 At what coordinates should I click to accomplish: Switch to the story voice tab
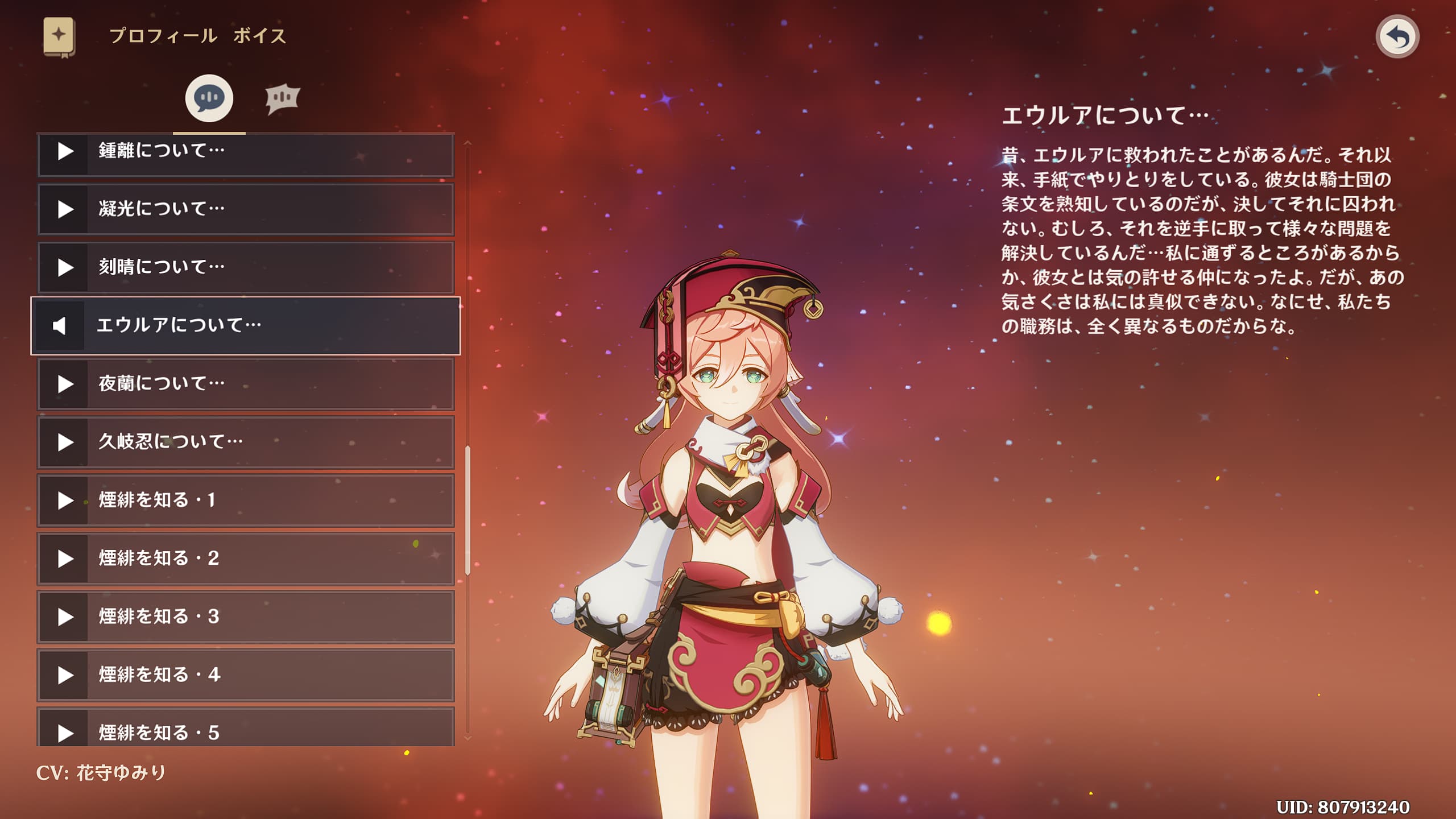pos(209,98)
